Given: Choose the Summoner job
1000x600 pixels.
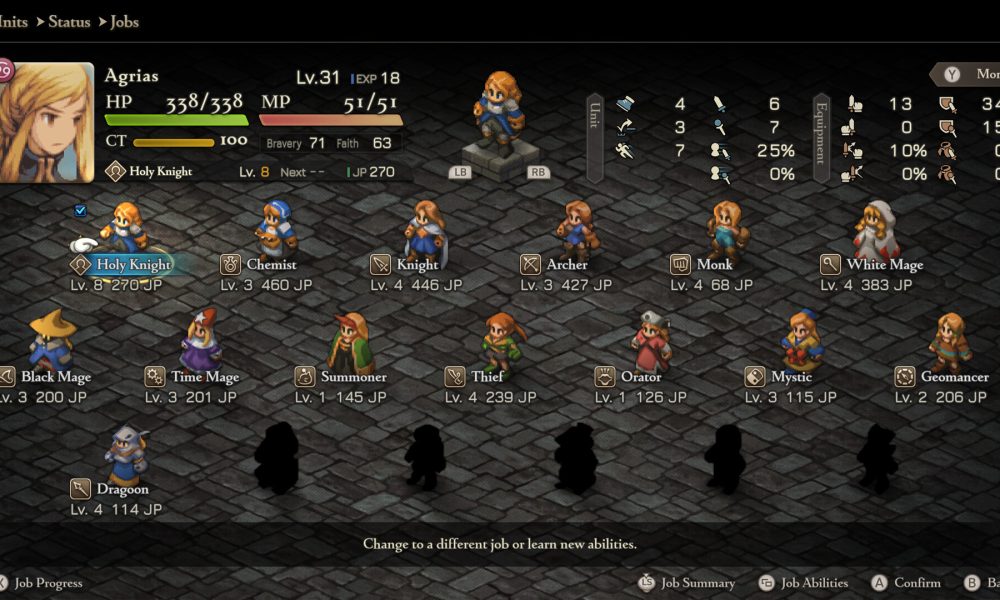Looking at the screenshot, I should pos(353,377).
